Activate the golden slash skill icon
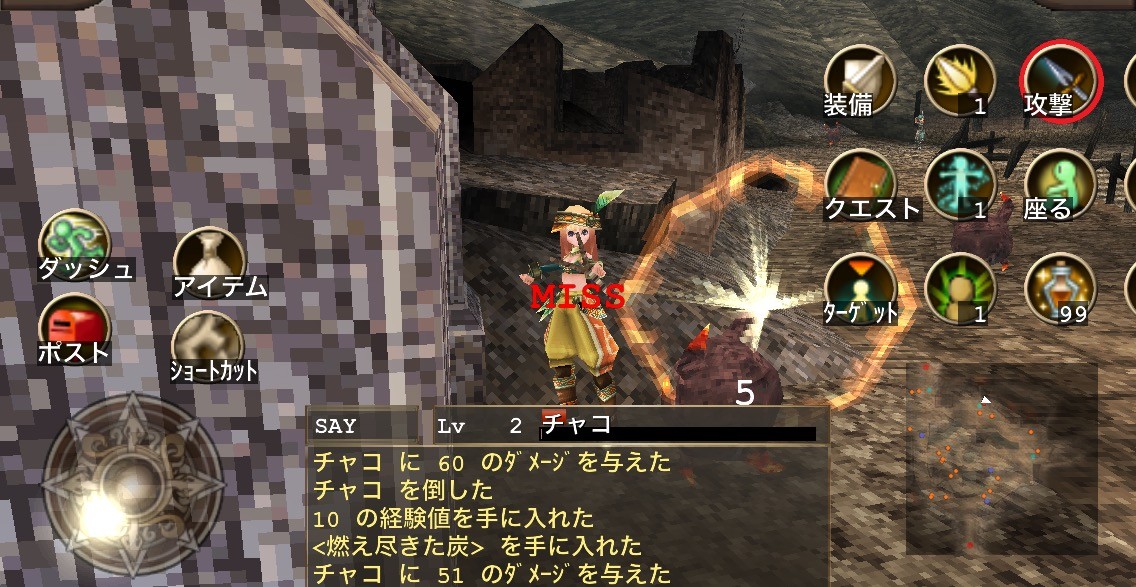This screenshot has height=587, width=1136. click(959, 82)
